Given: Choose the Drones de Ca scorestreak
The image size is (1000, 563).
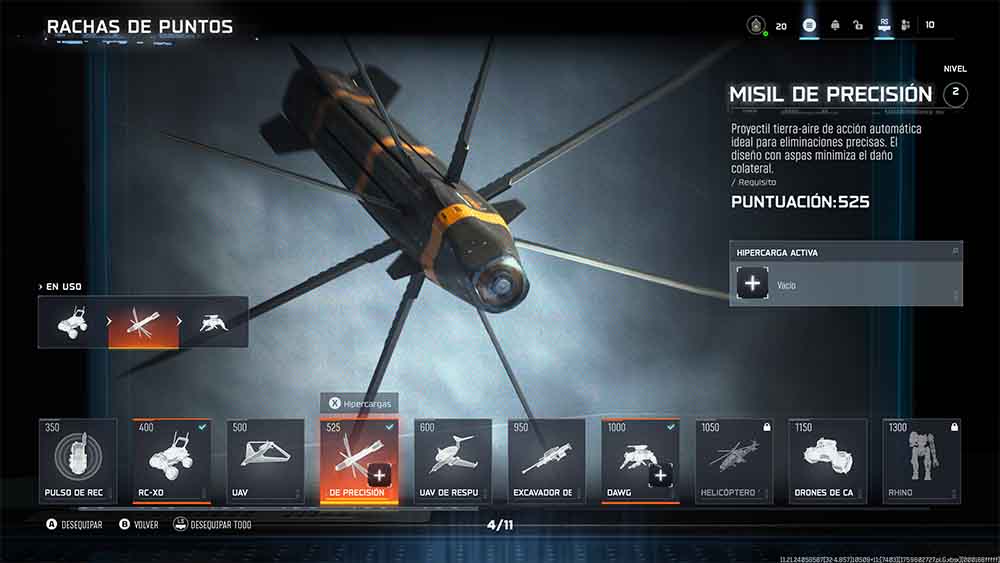Looking at the screenshot, I should pos(828,460).
